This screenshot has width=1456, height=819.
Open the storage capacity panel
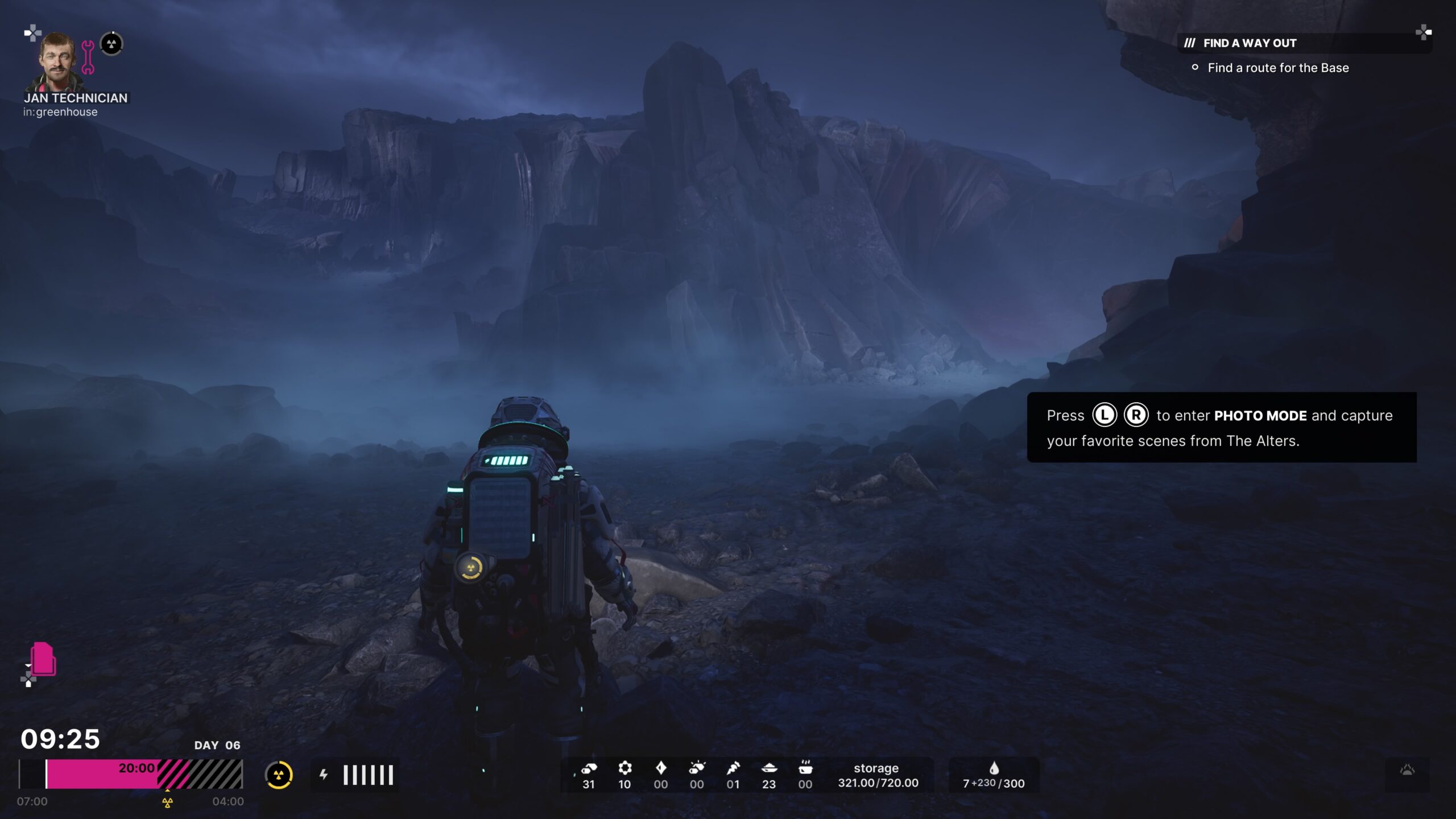pyautogui.click(x=878, y=775)
